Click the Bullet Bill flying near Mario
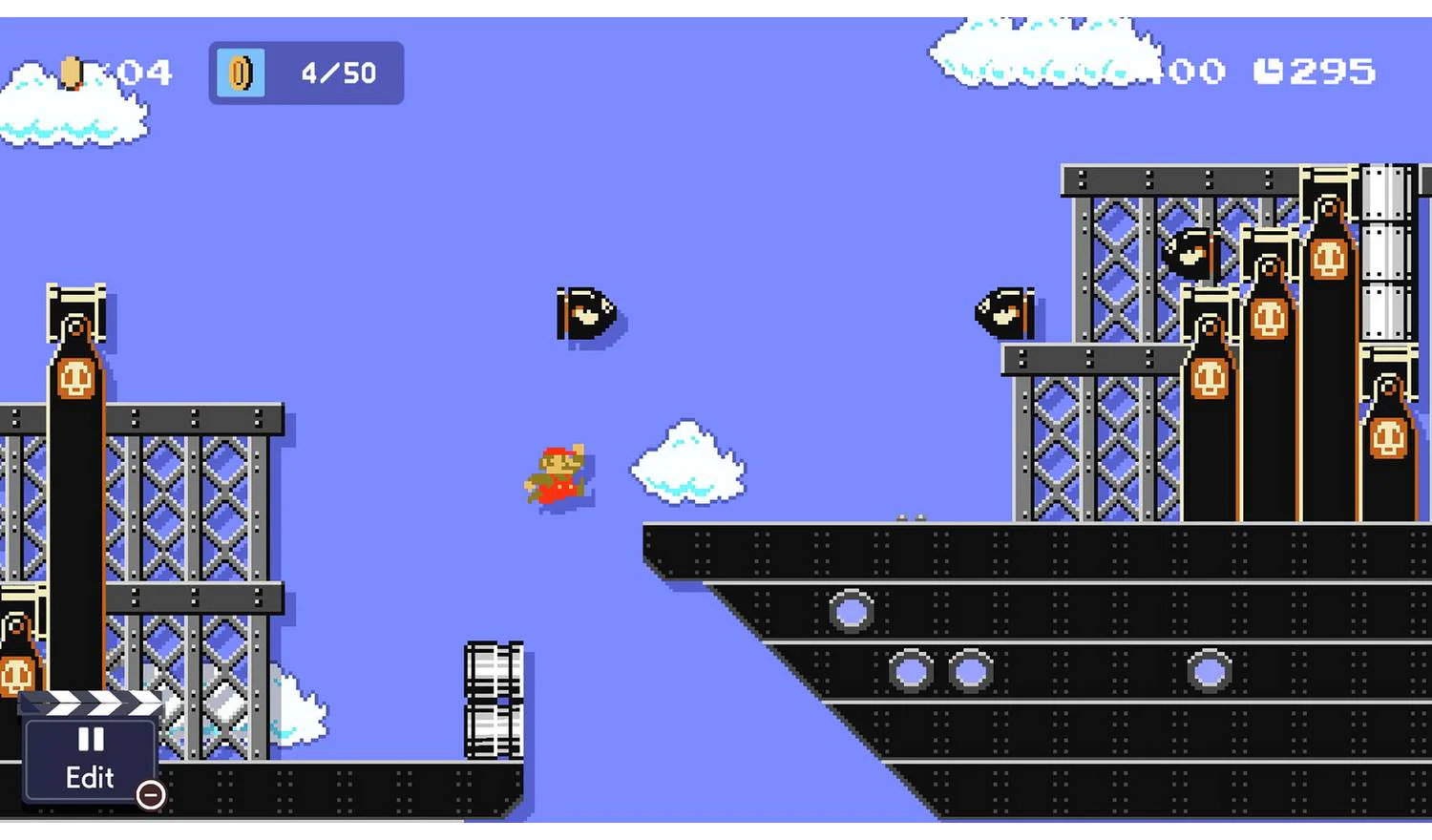 585,315
